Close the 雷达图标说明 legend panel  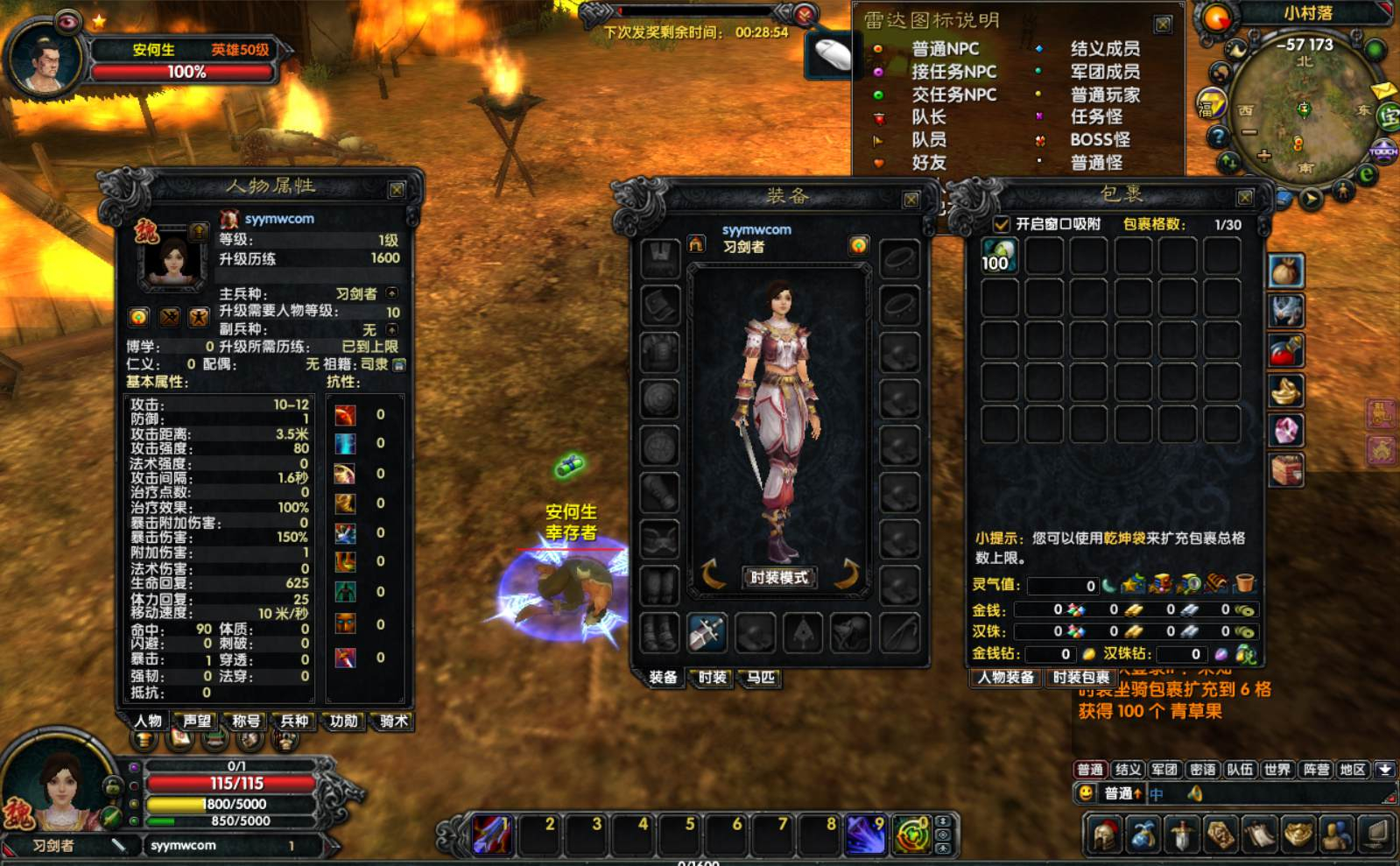(1163, 25)
